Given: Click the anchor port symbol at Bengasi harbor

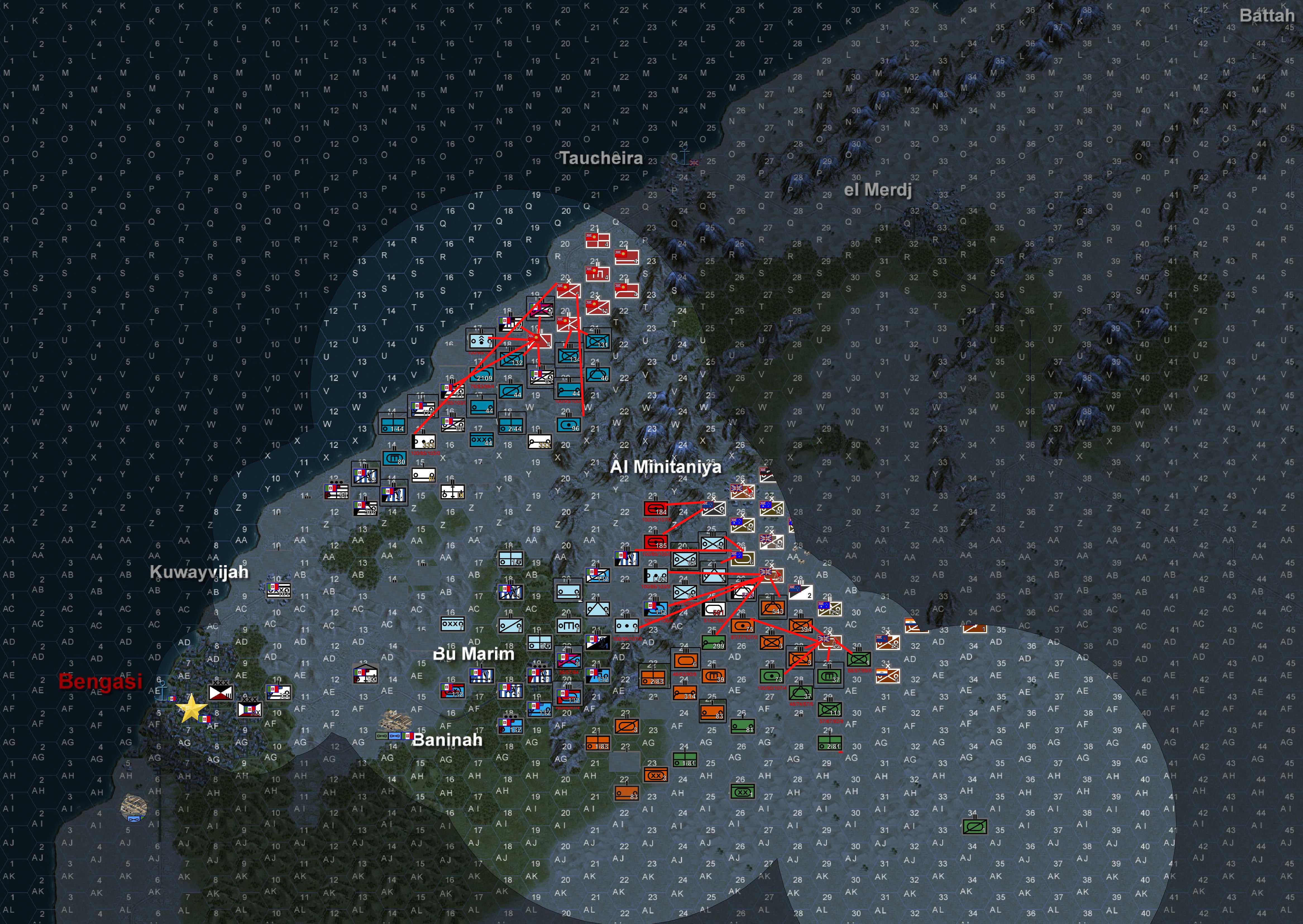Looking at the screenshot, I should [x=162, y=690].
